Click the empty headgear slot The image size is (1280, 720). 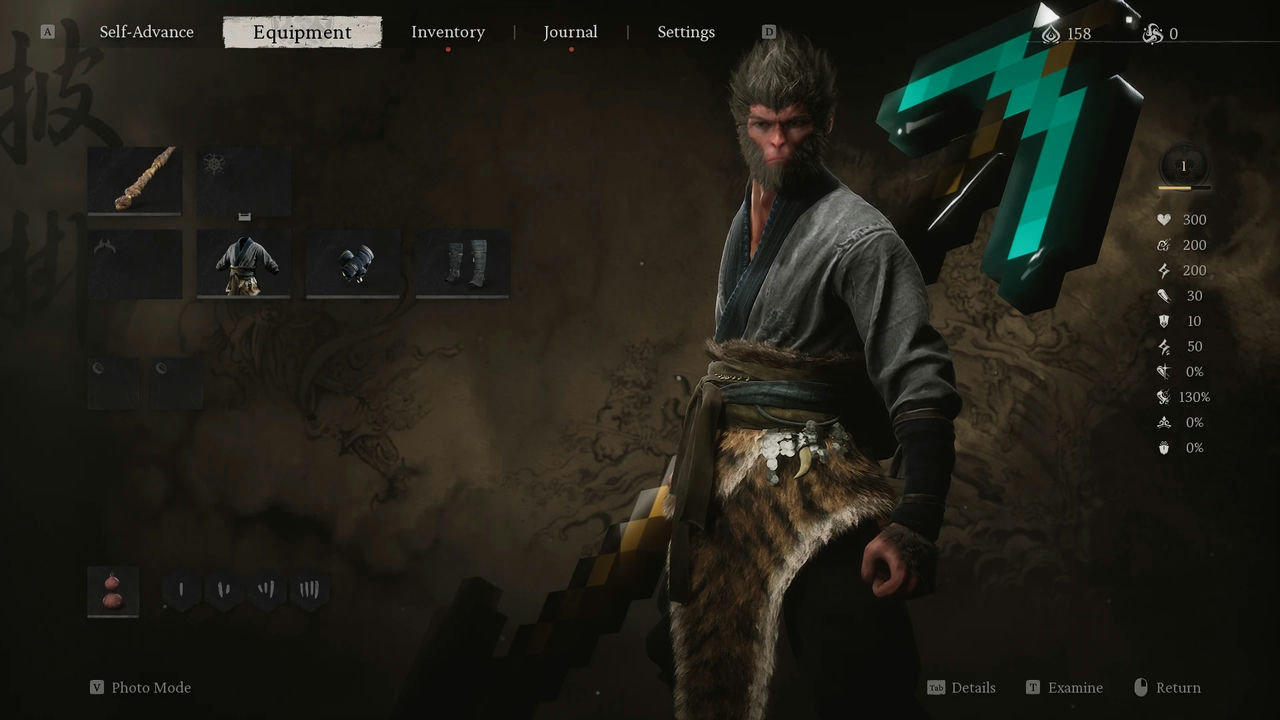click(134, 264)
